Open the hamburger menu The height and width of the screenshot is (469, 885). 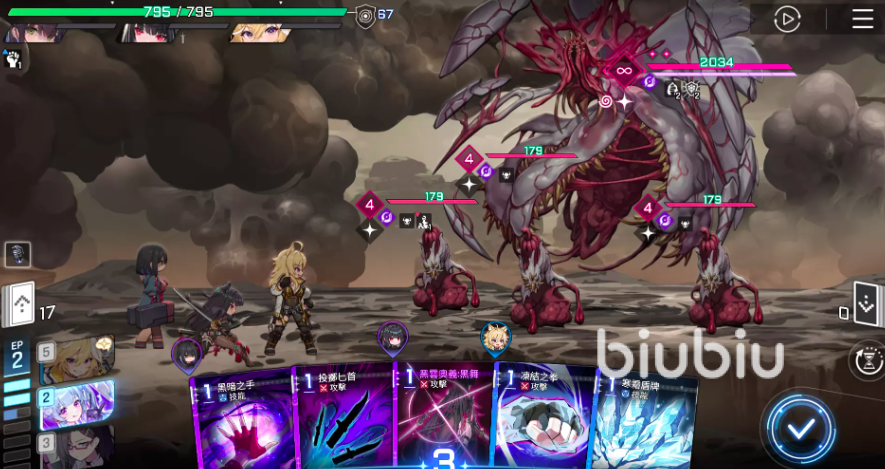[862, 19]
